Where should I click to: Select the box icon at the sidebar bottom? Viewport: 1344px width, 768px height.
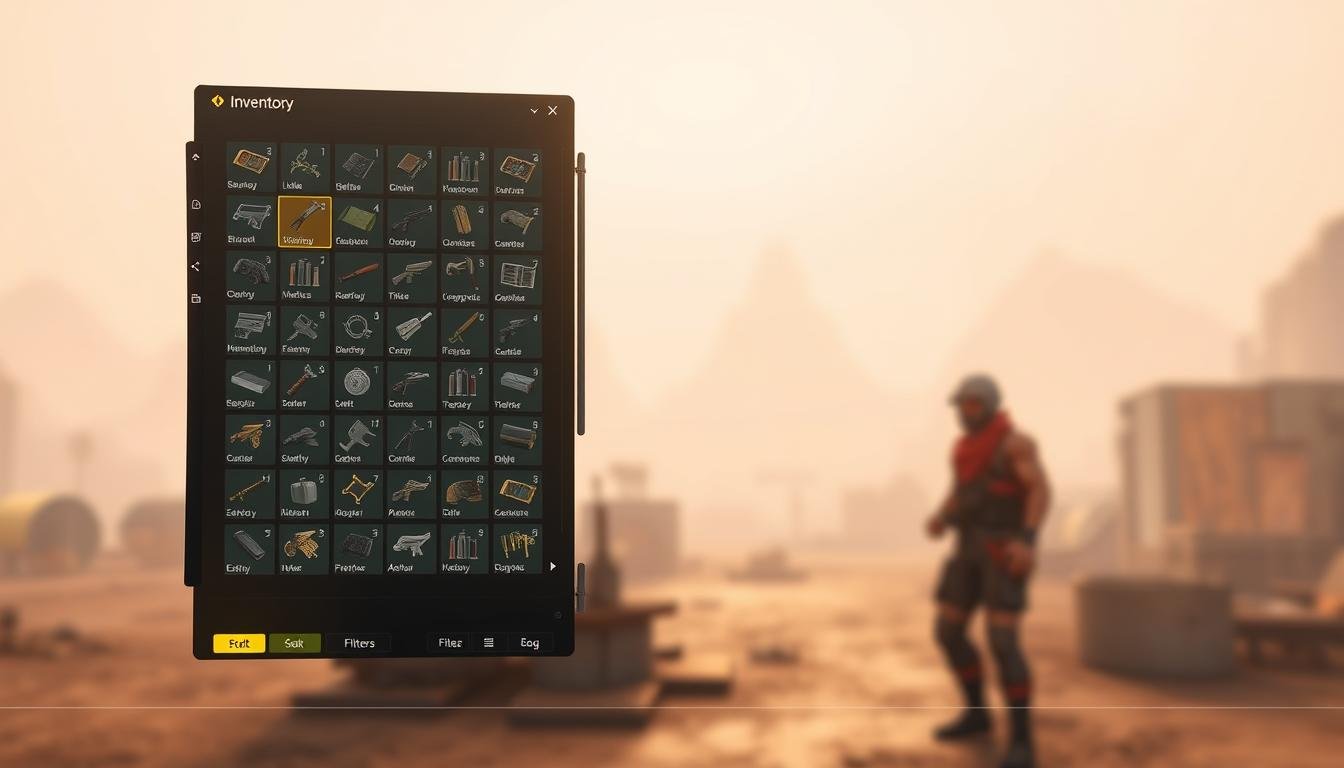tap(195, 297)
